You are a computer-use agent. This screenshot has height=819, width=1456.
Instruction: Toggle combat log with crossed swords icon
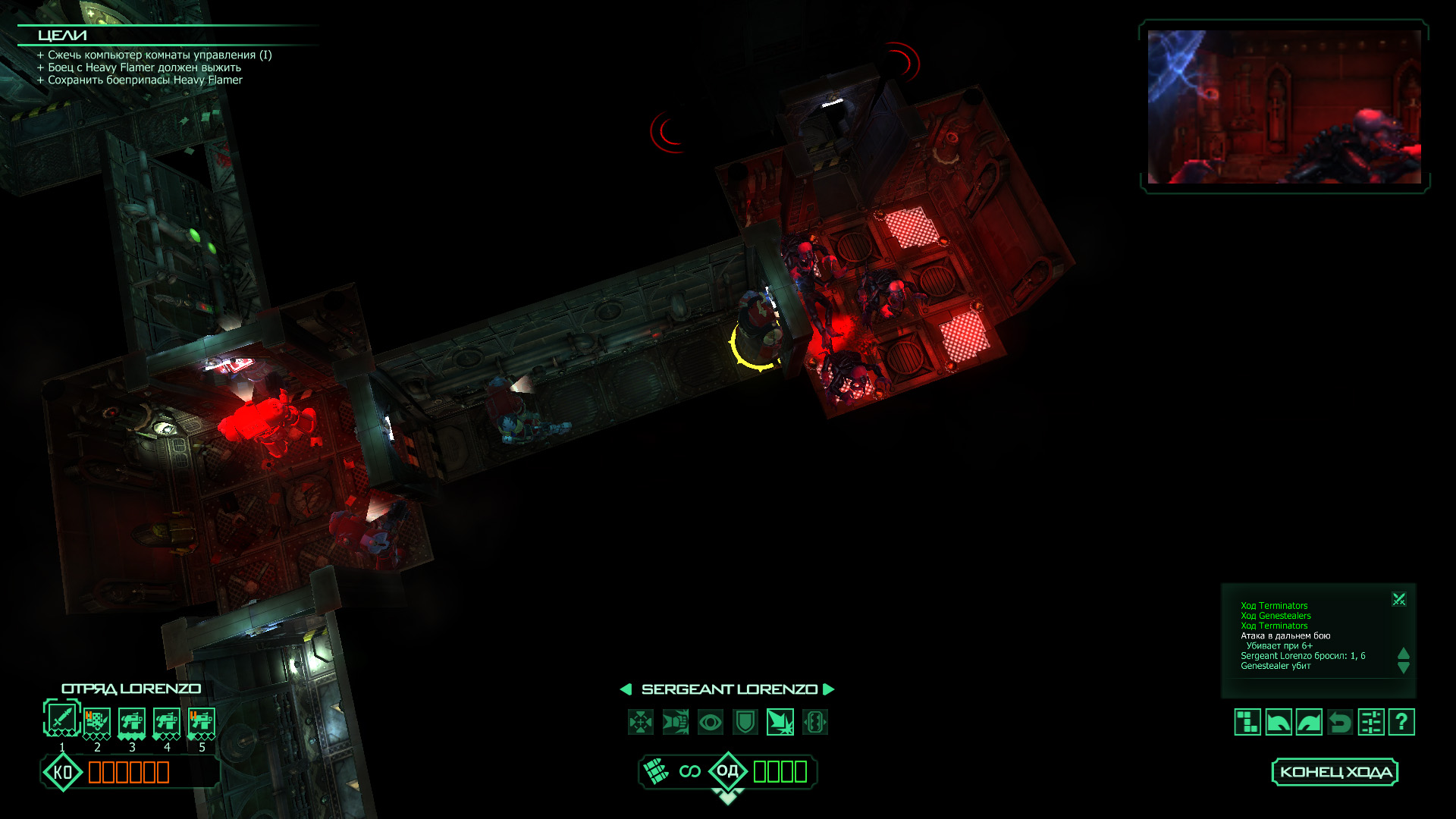click(1399, 600)
